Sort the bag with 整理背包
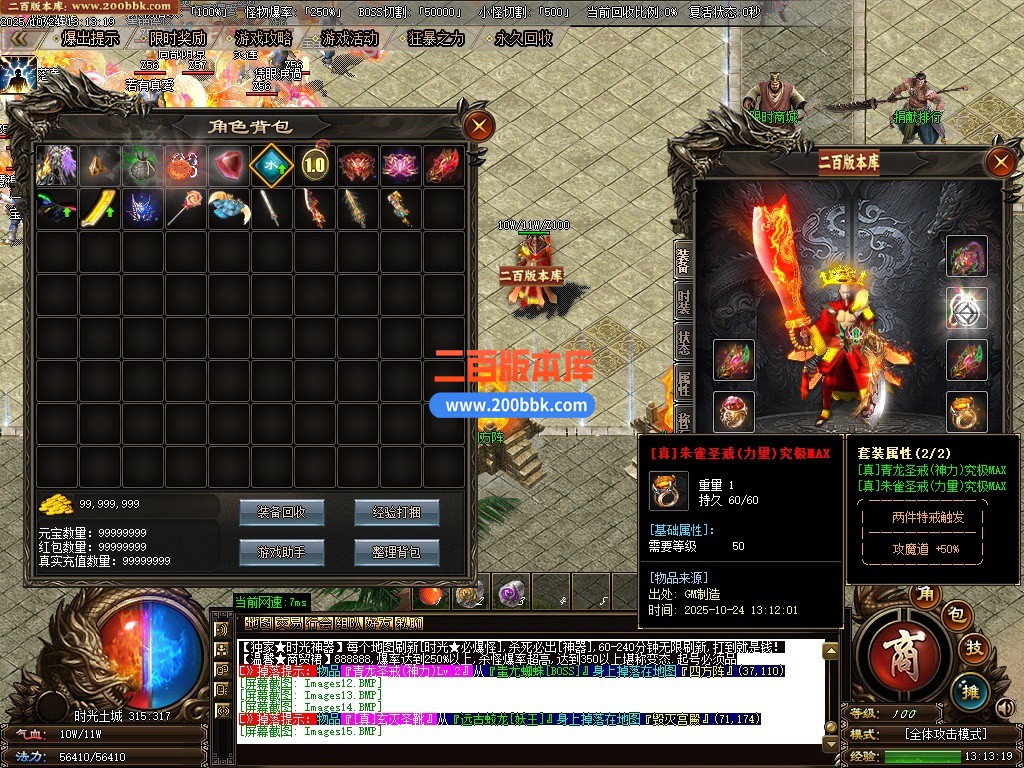 click(396, 551)
